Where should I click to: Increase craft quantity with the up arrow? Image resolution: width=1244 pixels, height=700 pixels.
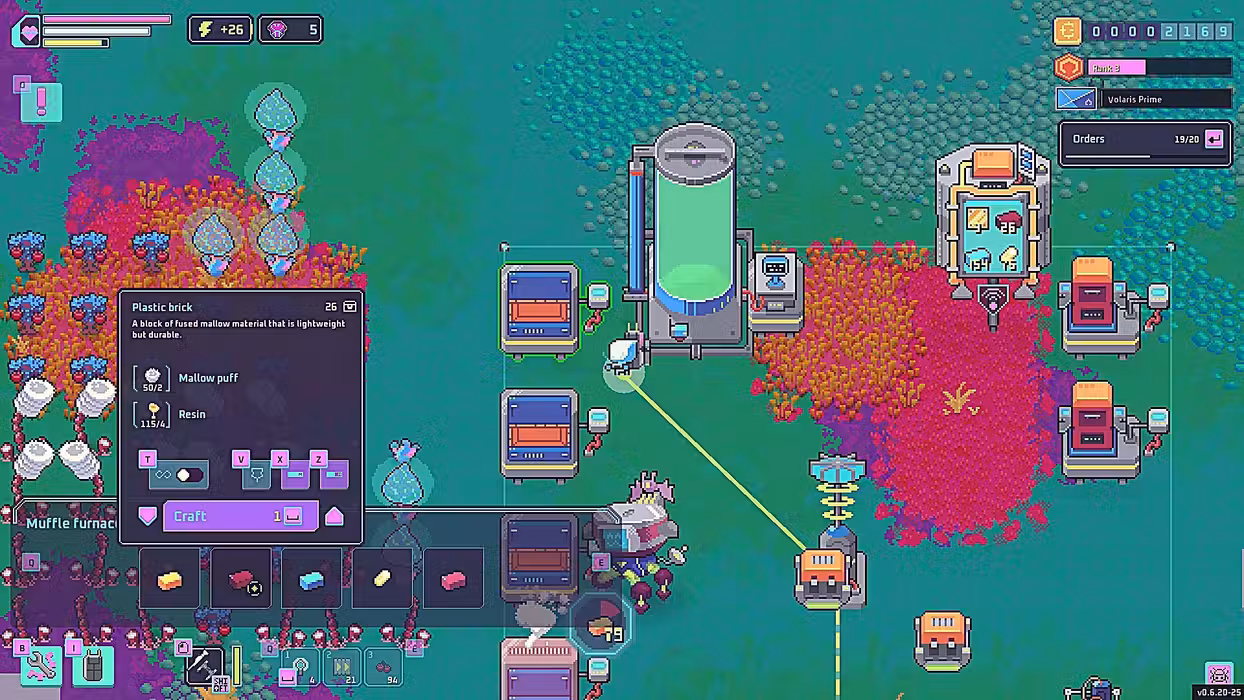tap(334, 516)
